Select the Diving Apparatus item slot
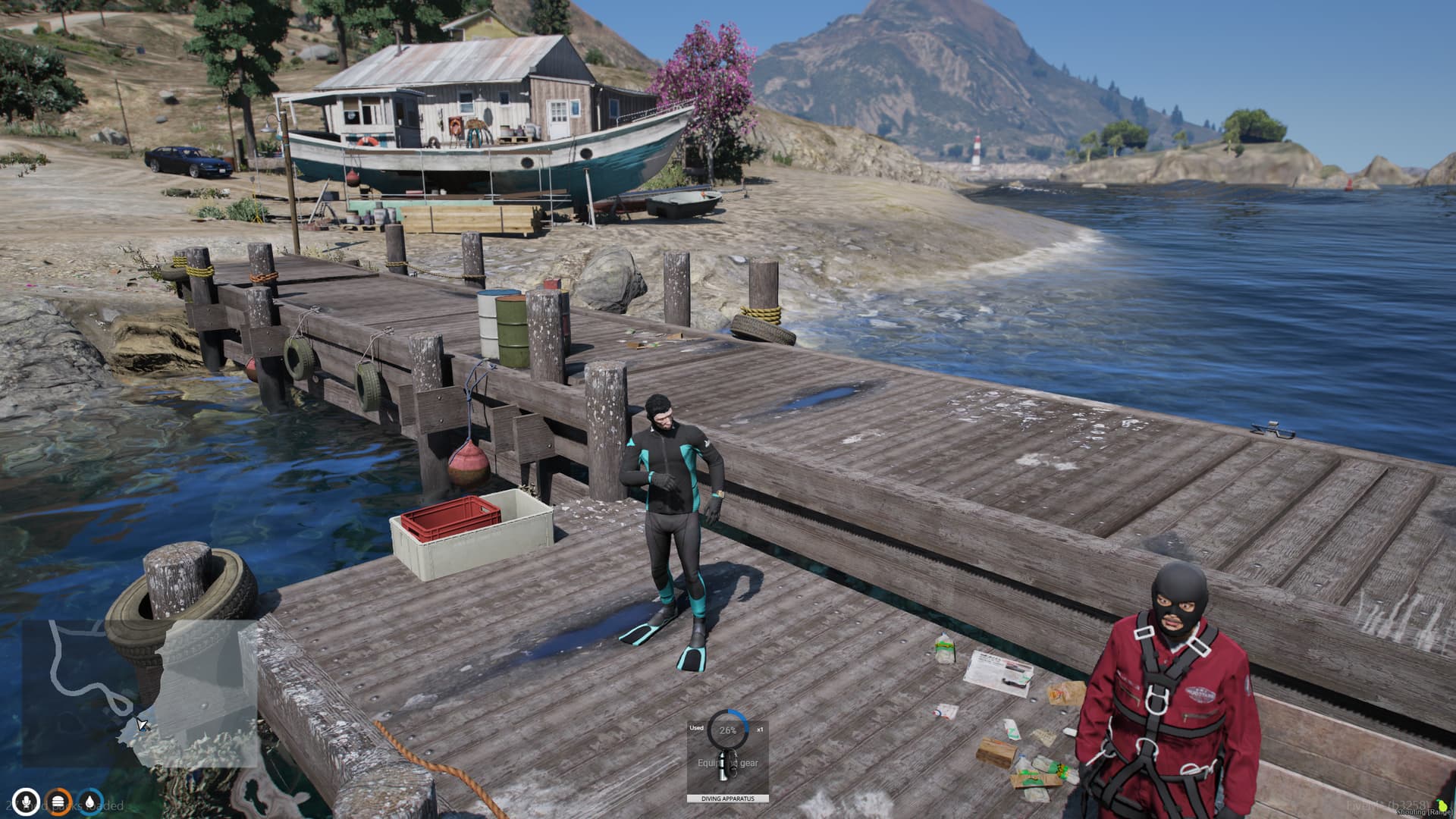Image resolution: width=1456 pixels, height=819 pixels. pyautogui.click(x=727, y=757)
